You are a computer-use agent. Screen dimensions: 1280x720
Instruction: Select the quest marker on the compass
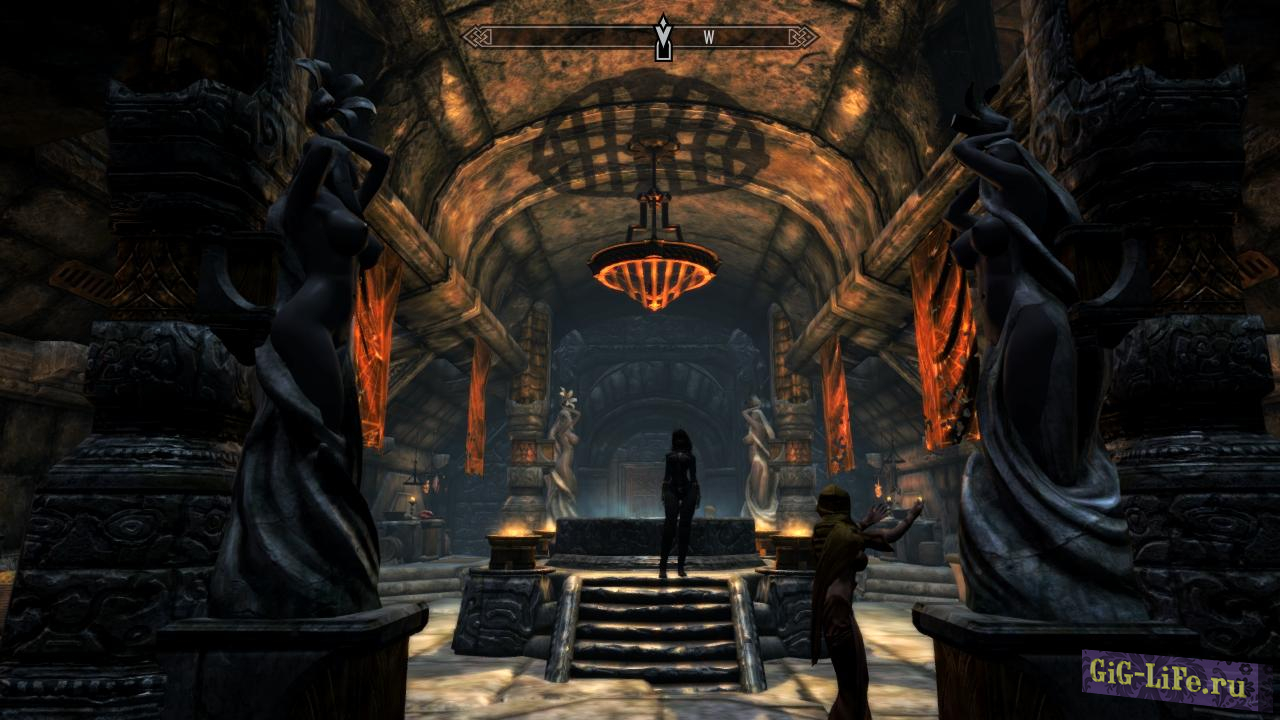point(662,38)
